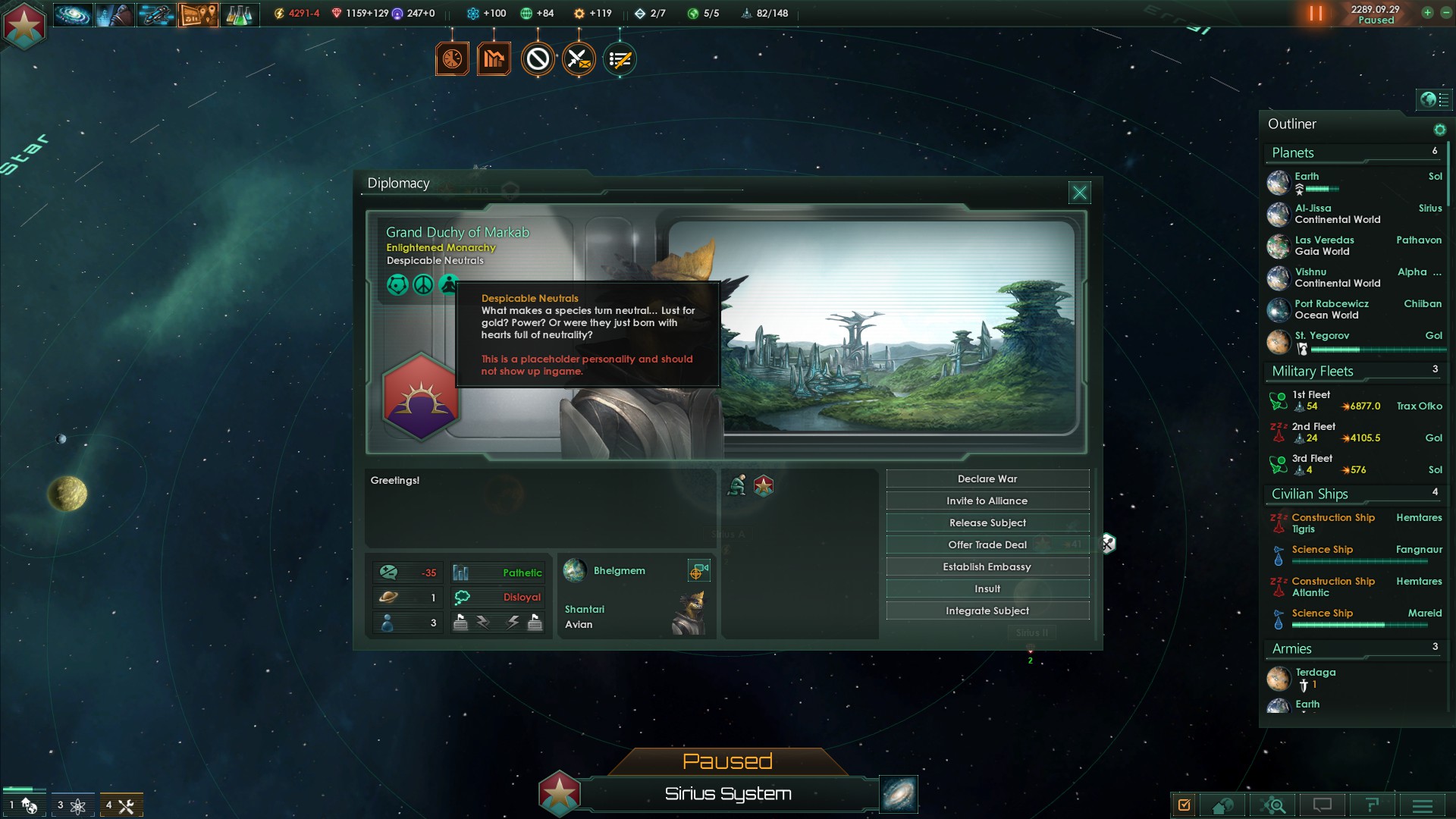Toggle the game pause button
The image size is (1456, 819).
(x=1316, y=14)
